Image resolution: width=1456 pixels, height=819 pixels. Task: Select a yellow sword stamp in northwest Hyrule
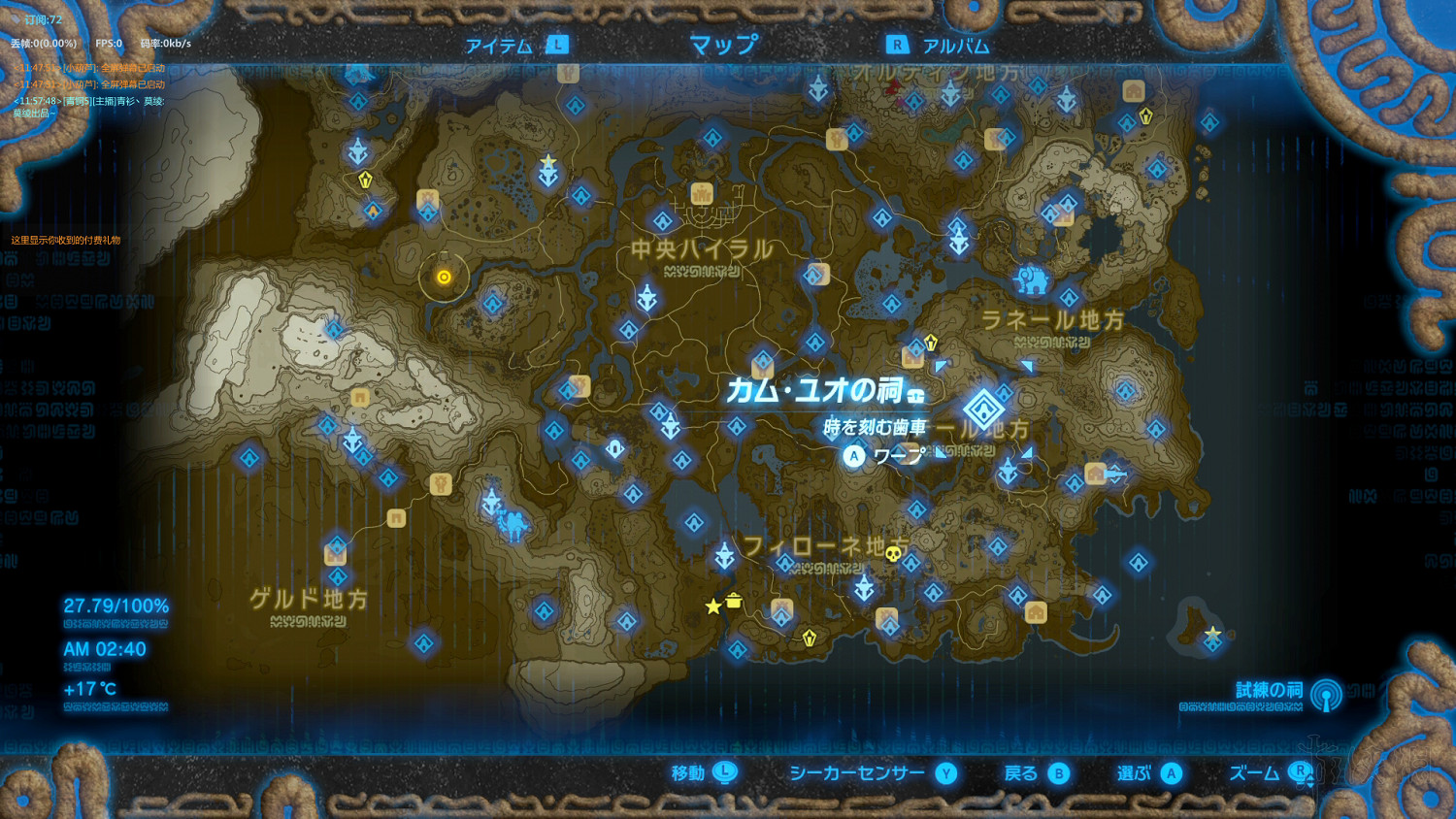pyautogui.click(x=366, y=180)
